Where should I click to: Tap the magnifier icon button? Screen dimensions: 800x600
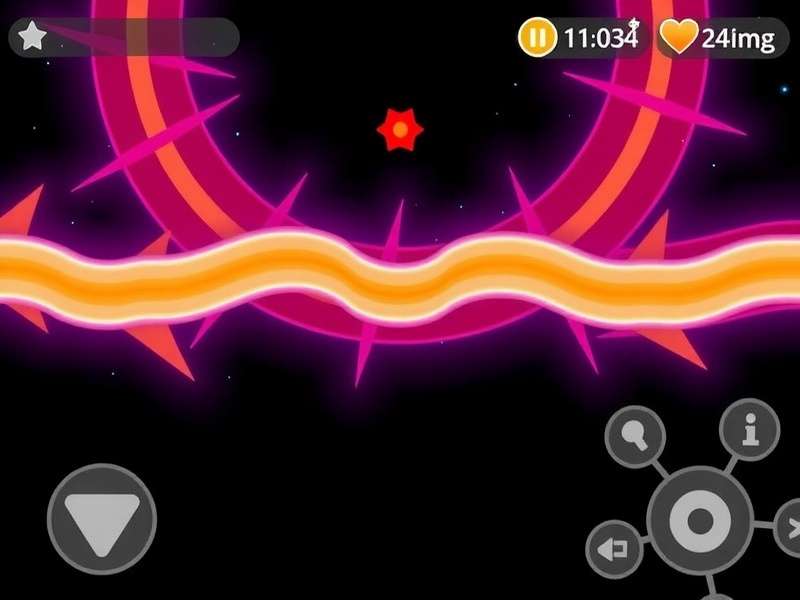[636, 436]
